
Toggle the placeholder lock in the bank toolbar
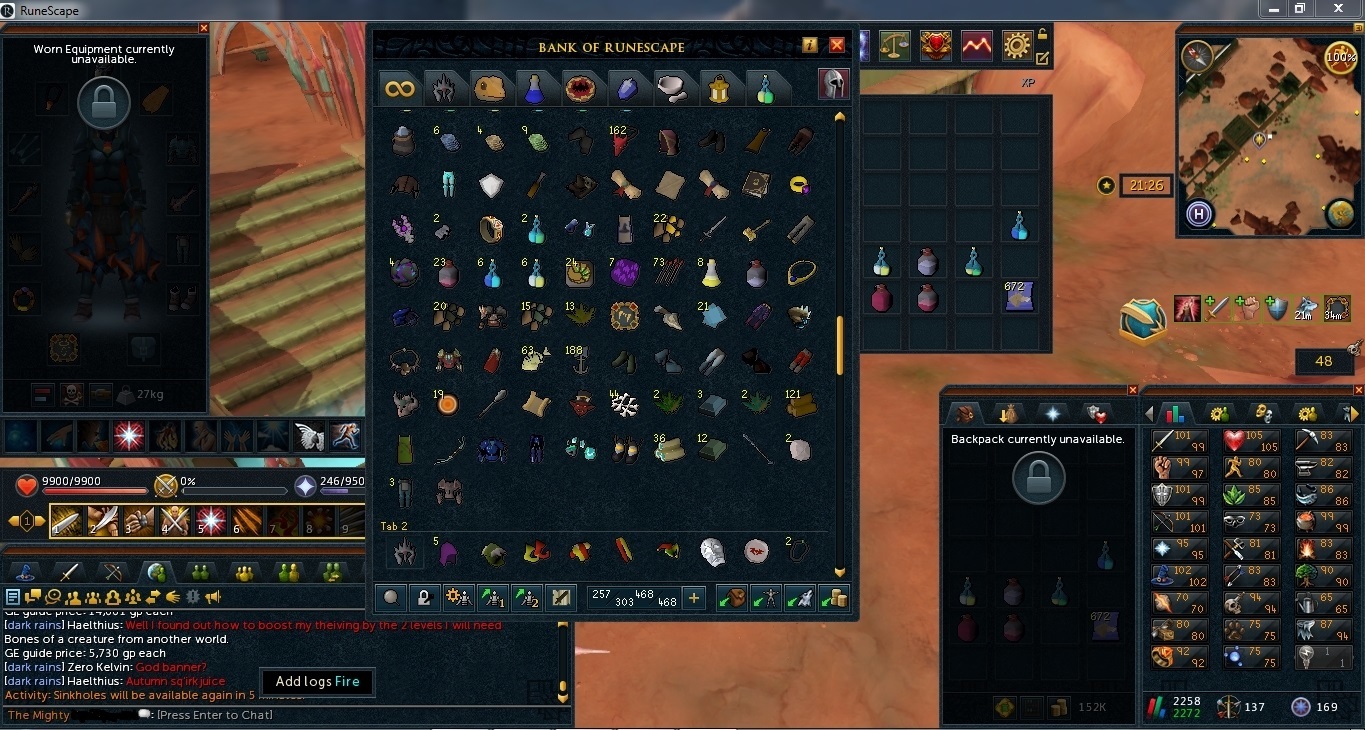[x=423, y=597]
